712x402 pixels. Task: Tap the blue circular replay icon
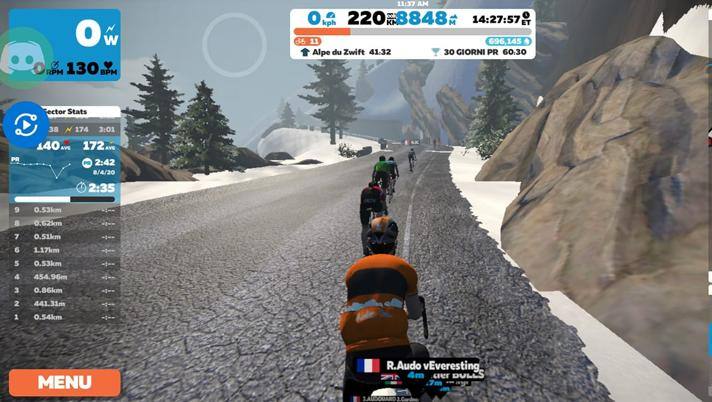24,125
